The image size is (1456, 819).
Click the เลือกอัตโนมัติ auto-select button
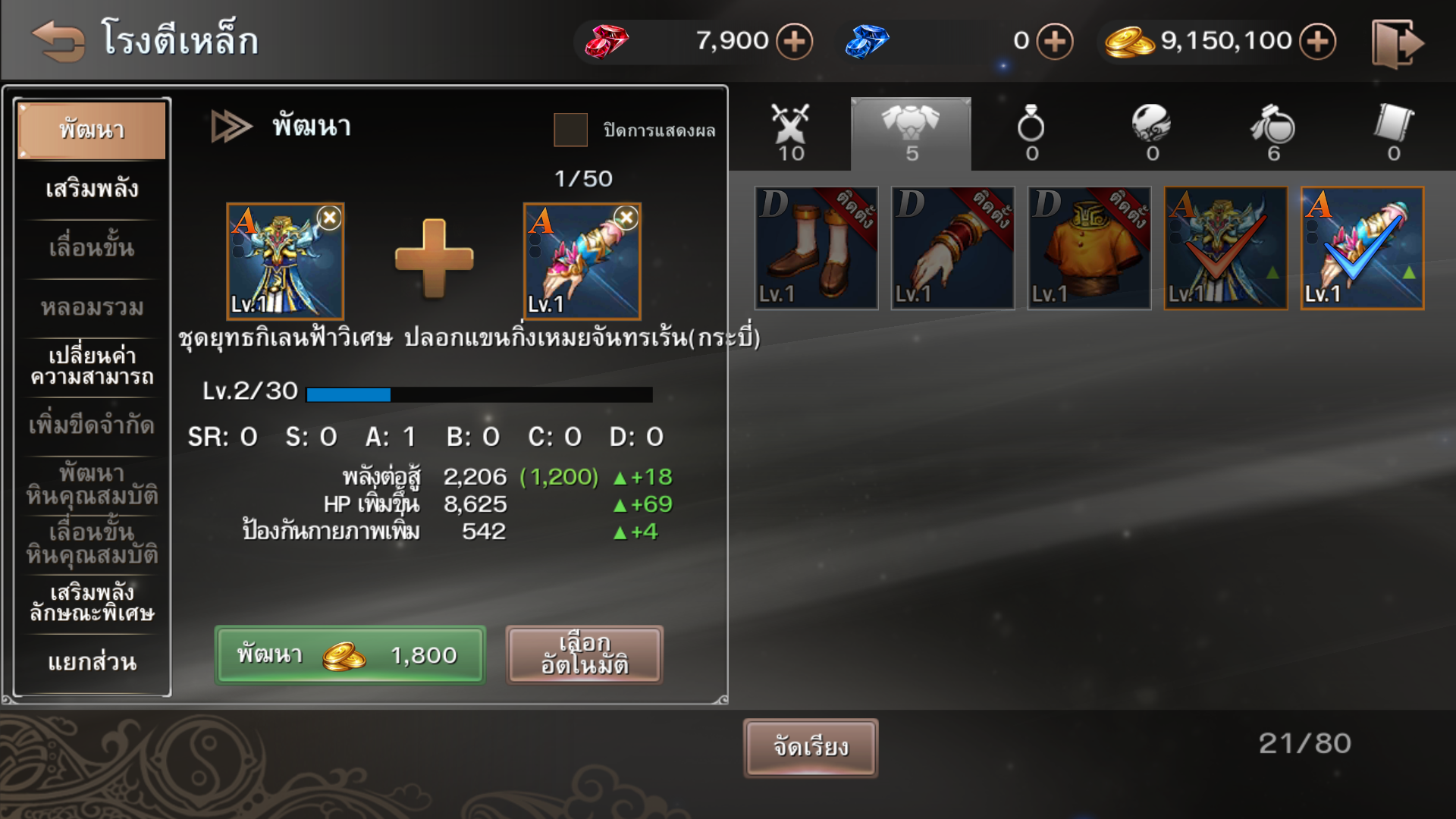(584, 654)
